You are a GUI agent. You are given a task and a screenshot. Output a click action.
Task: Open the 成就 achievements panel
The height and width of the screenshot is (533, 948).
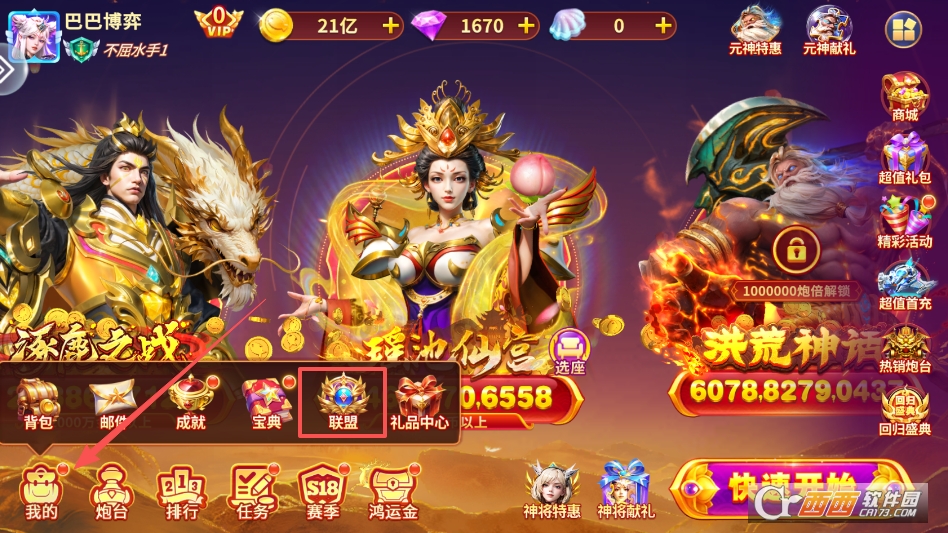tap(190, 402)
